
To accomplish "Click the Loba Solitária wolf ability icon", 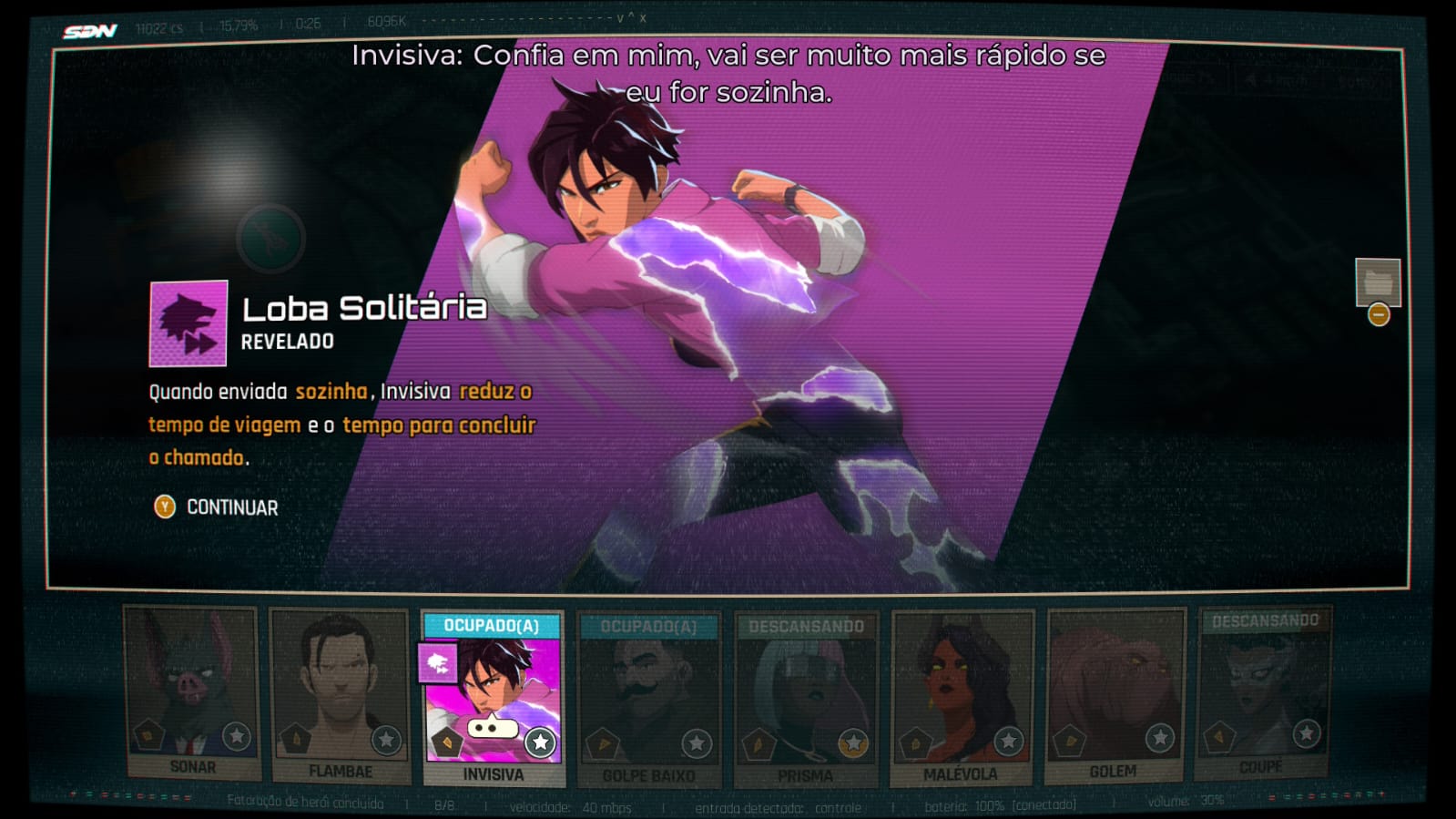I will click(188, 323).
